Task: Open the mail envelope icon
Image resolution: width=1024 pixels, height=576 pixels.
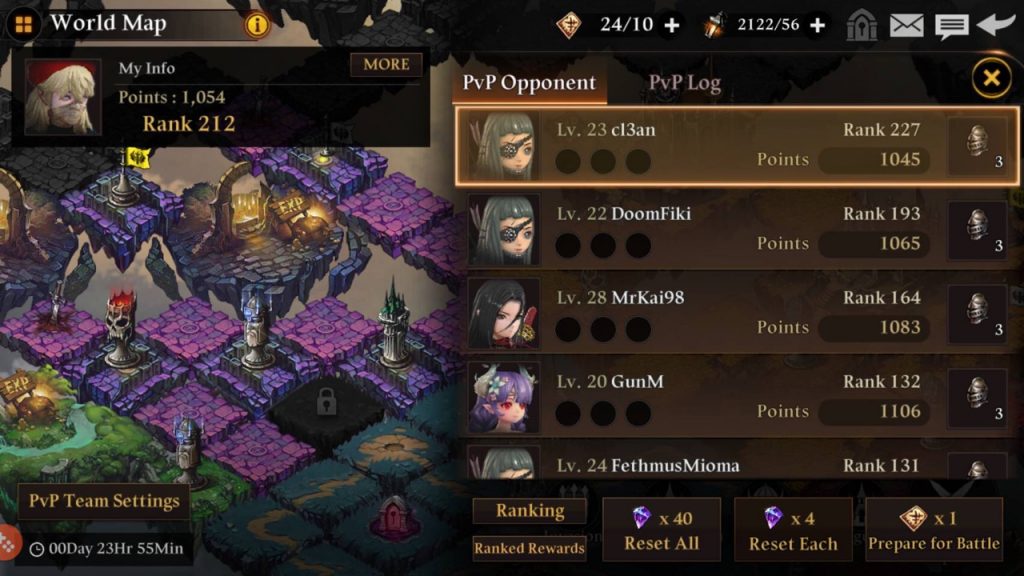Action: point(906,25)
